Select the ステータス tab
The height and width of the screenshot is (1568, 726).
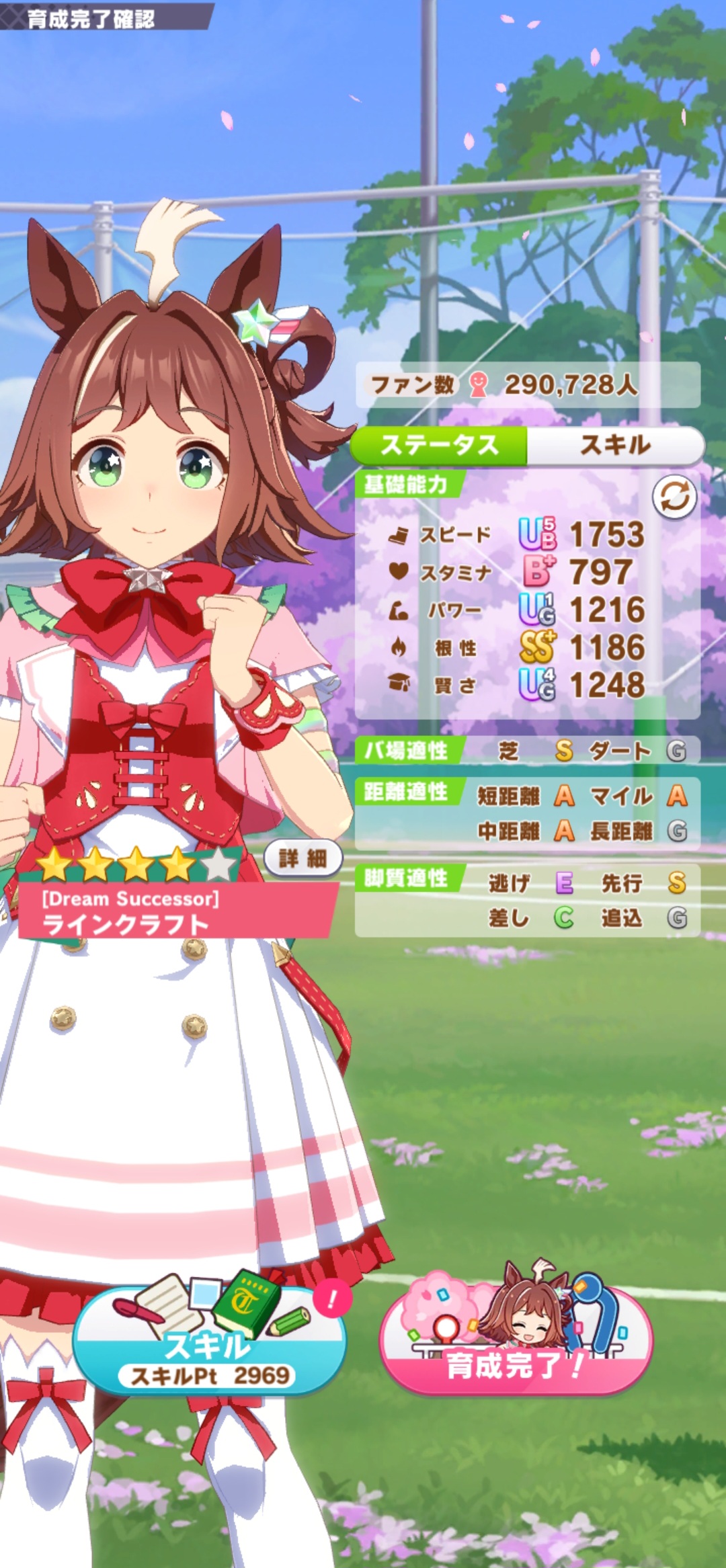(x=439, y=445)
